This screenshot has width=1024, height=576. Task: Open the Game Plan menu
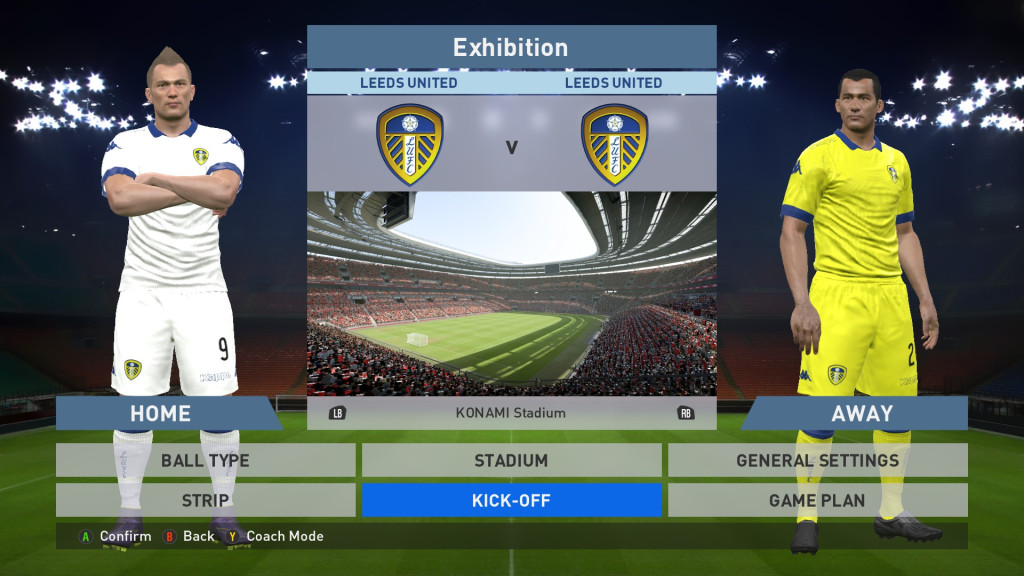point(817,500)
